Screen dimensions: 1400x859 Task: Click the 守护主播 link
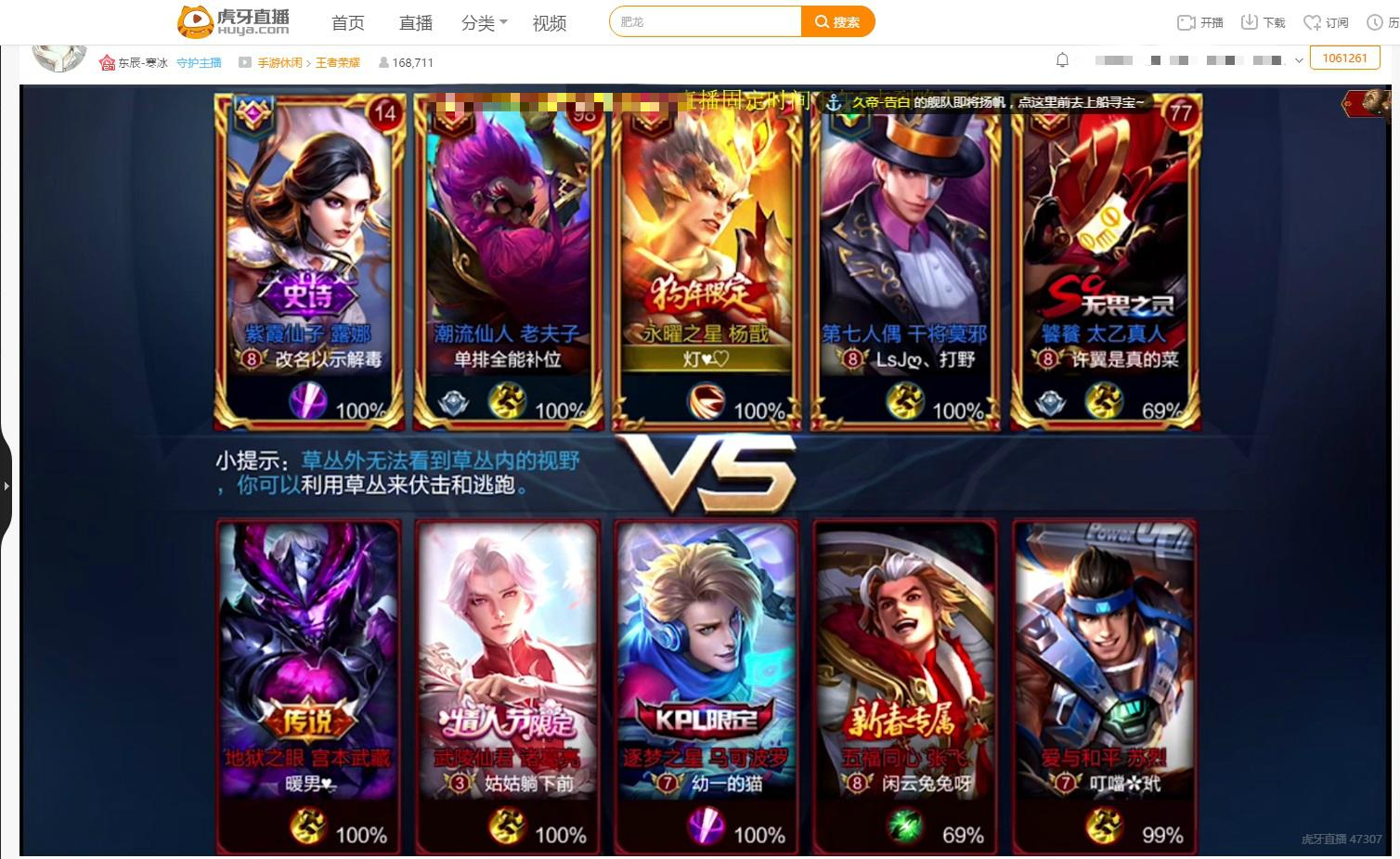click(x=199, y=62)
